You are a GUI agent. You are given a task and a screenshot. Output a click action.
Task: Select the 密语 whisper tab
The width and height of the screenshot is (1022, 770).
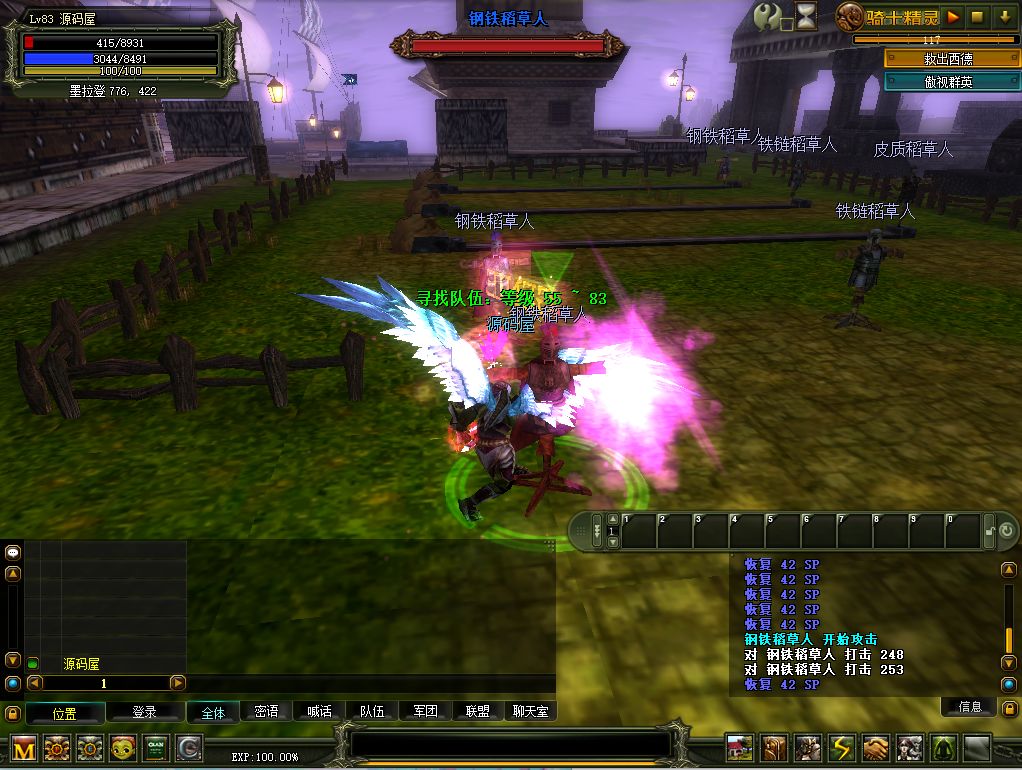(x=266, y=712)
